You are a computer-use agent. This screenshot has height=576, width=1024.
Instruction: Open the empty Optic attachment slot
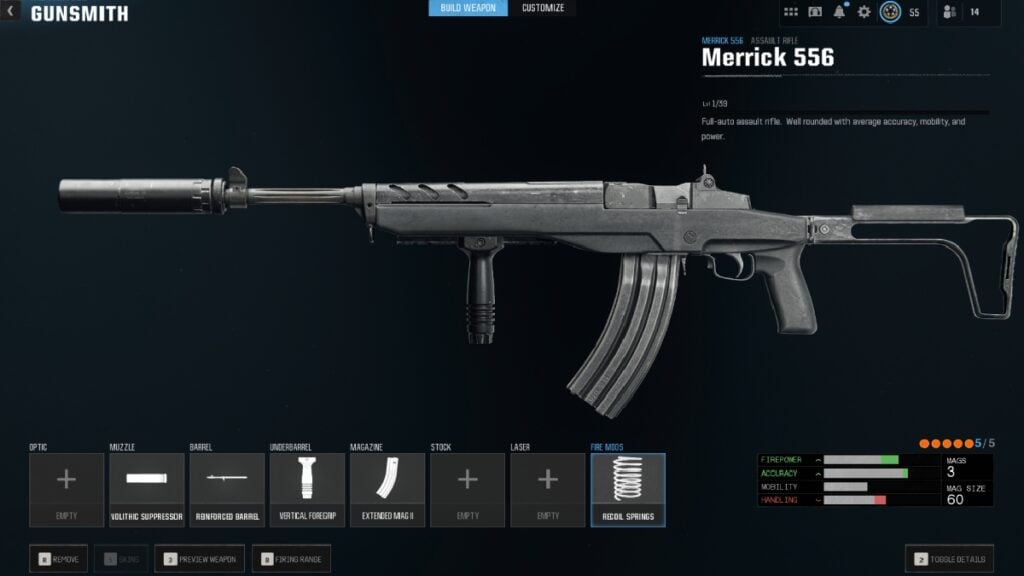pyautogui.click(x=66, y=489)
